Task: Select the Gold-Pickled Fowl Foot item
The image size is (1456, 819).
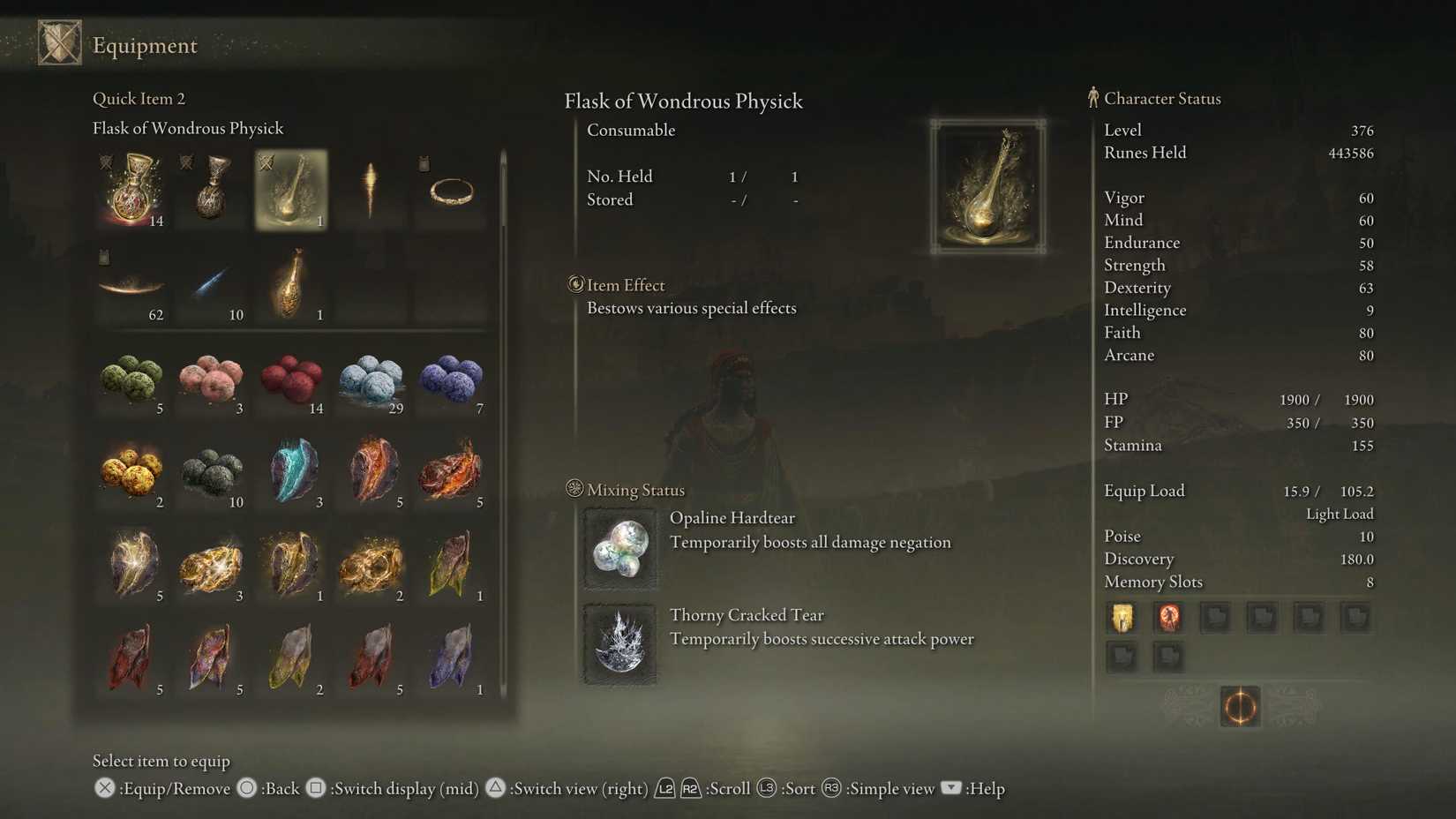Action: [x=291, y=282]
